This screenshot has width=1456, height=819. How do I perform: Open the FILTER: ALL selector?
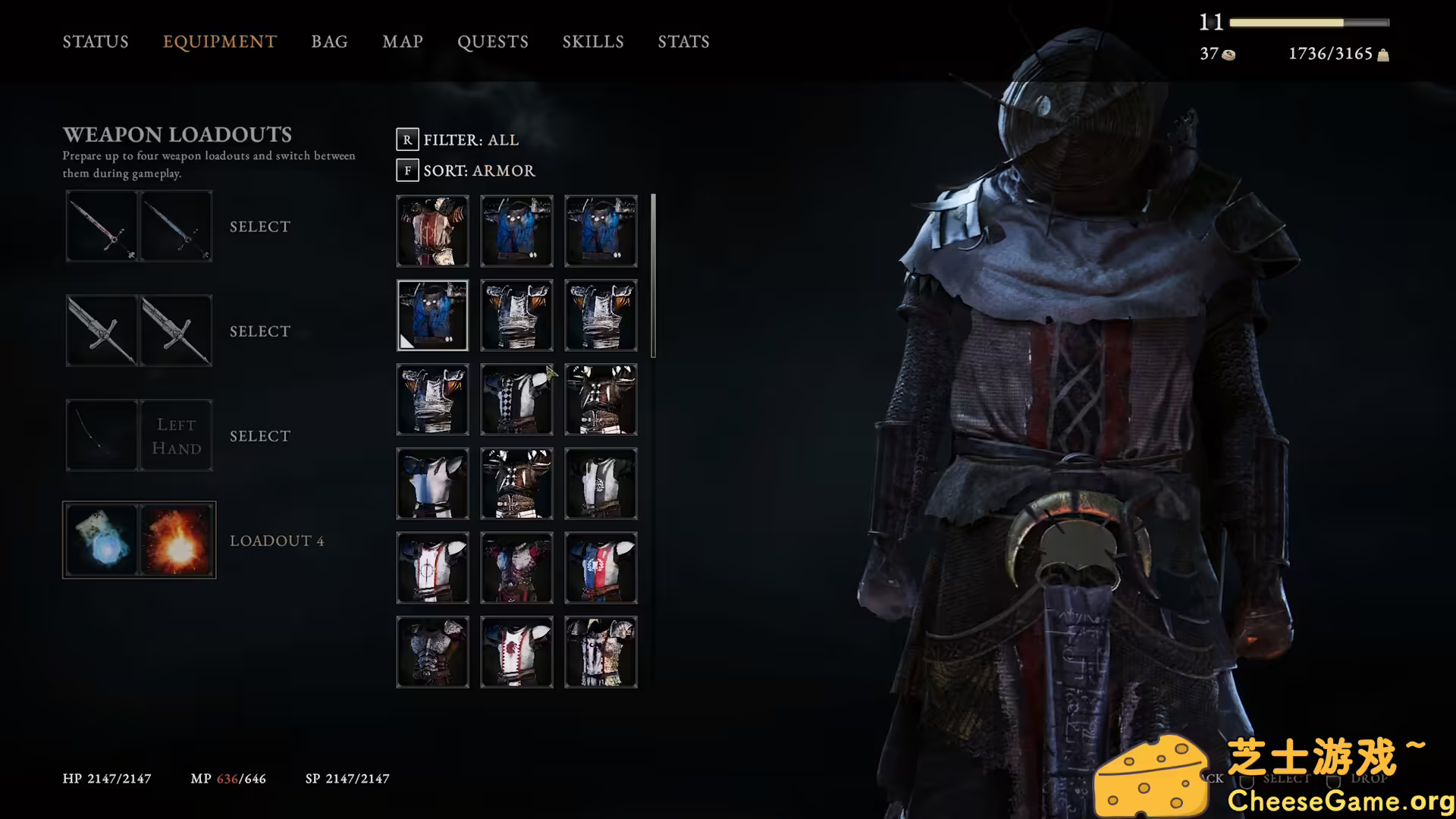470,139
